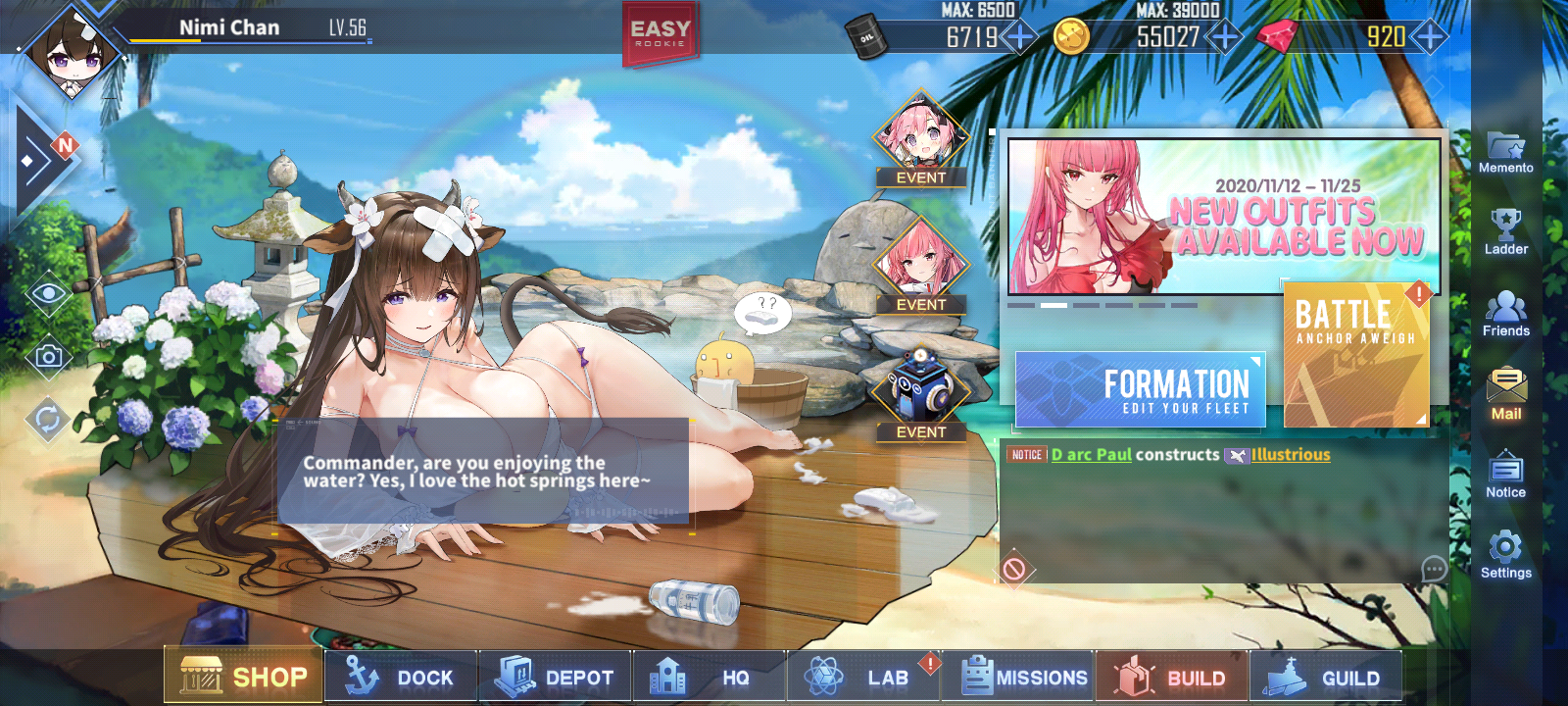This screenshot has width=1568, height=706.
Task: Open the Settings gear
Action: click(x=1505, y=555)
